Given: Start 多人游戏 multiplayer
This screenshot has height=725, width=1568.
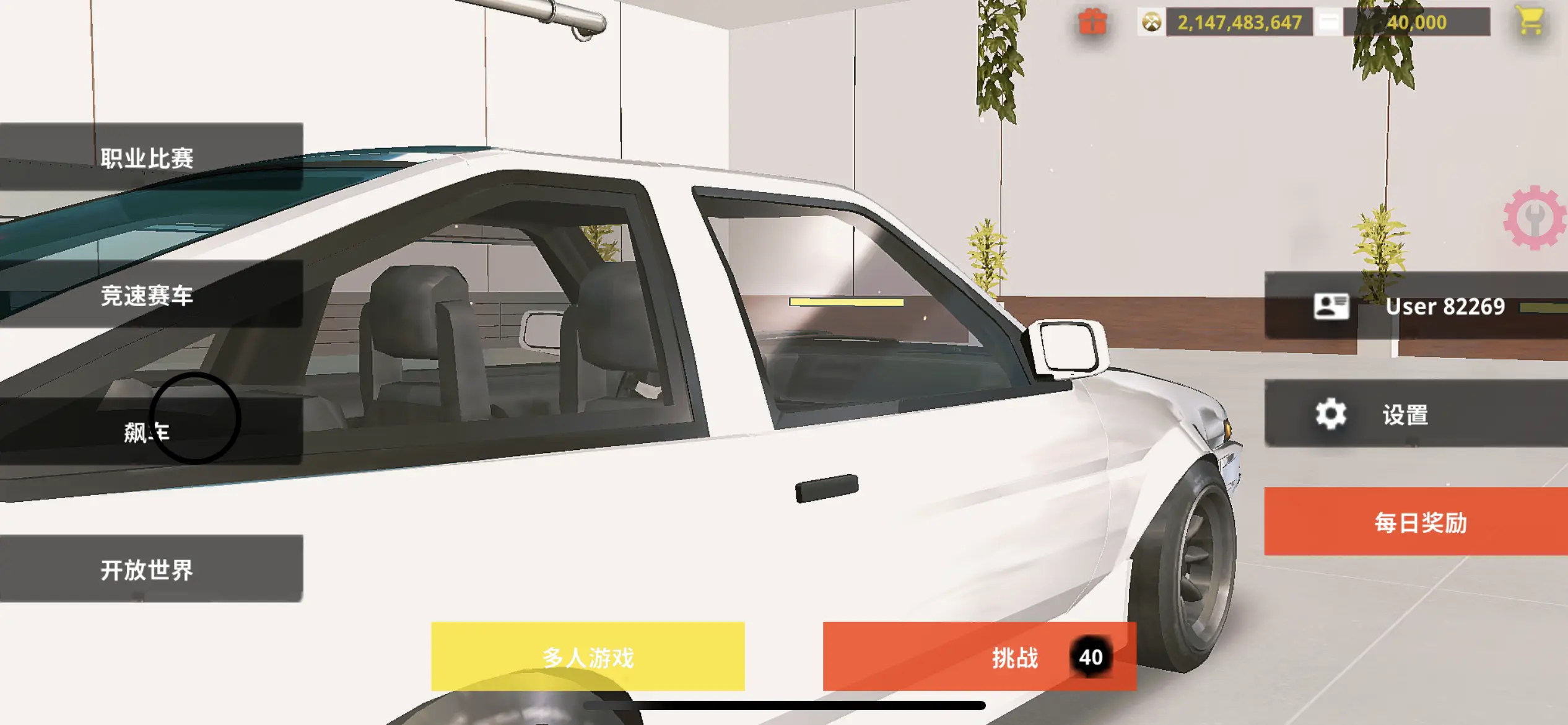Looking at the screenshot, I should [588, 657].
